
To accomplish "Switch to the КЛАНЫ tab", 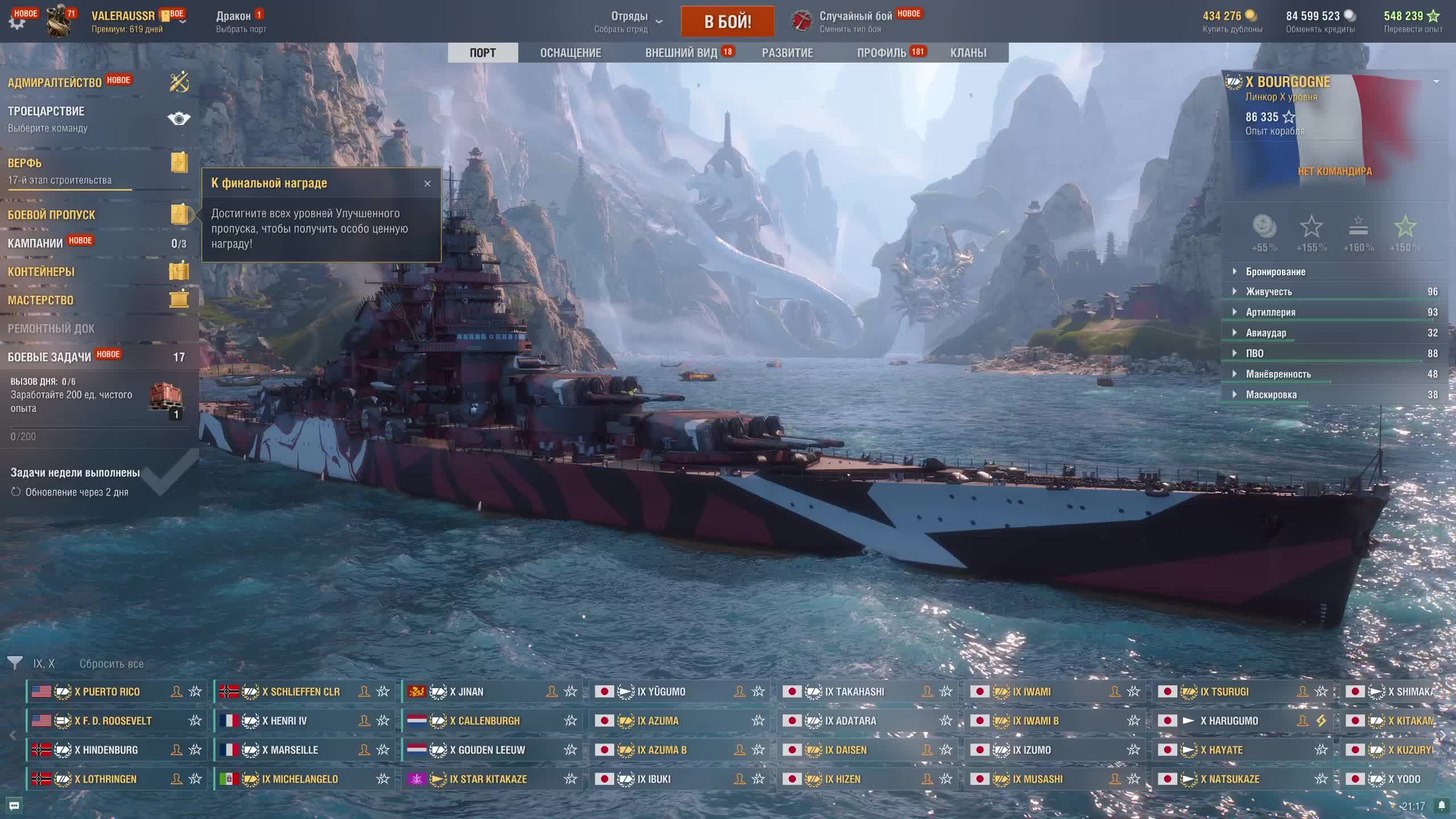I will (968, 53).
